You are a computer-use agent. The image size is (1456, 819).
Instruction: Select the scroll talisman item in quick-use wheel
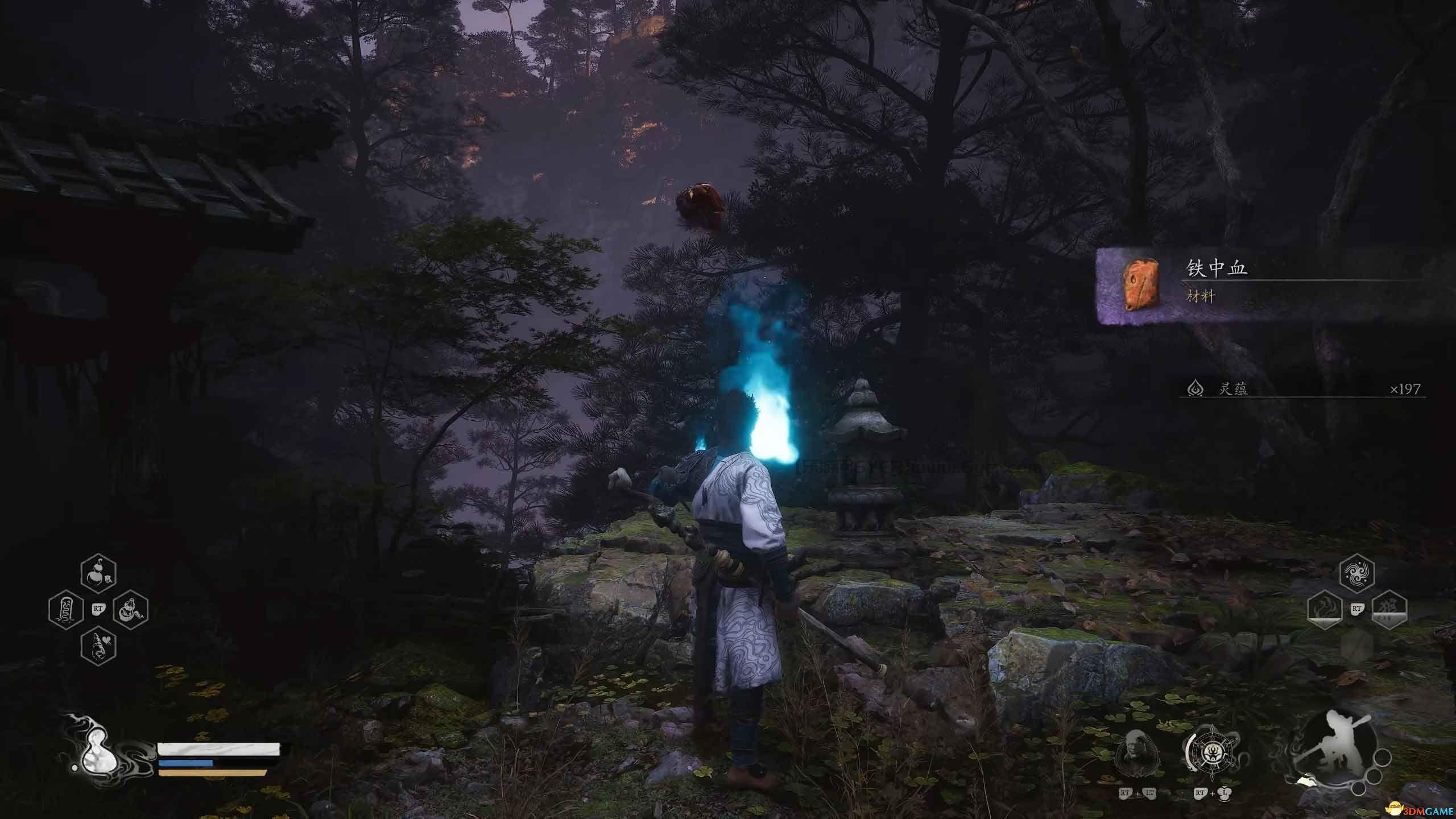click(x=65, y=609)
